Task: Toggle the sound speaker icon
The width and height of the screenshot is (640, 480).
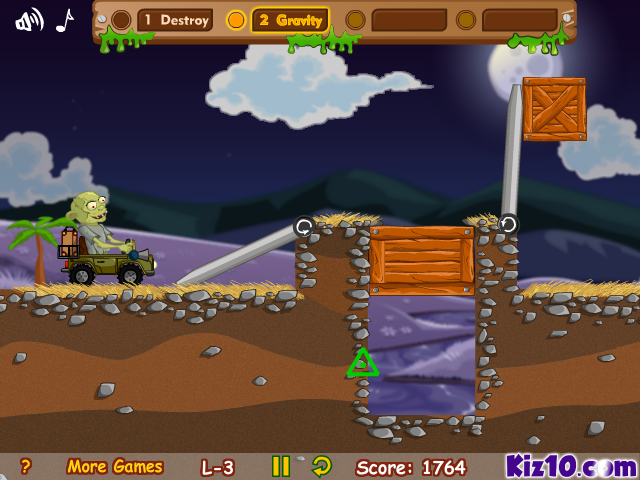Action: 29,20
